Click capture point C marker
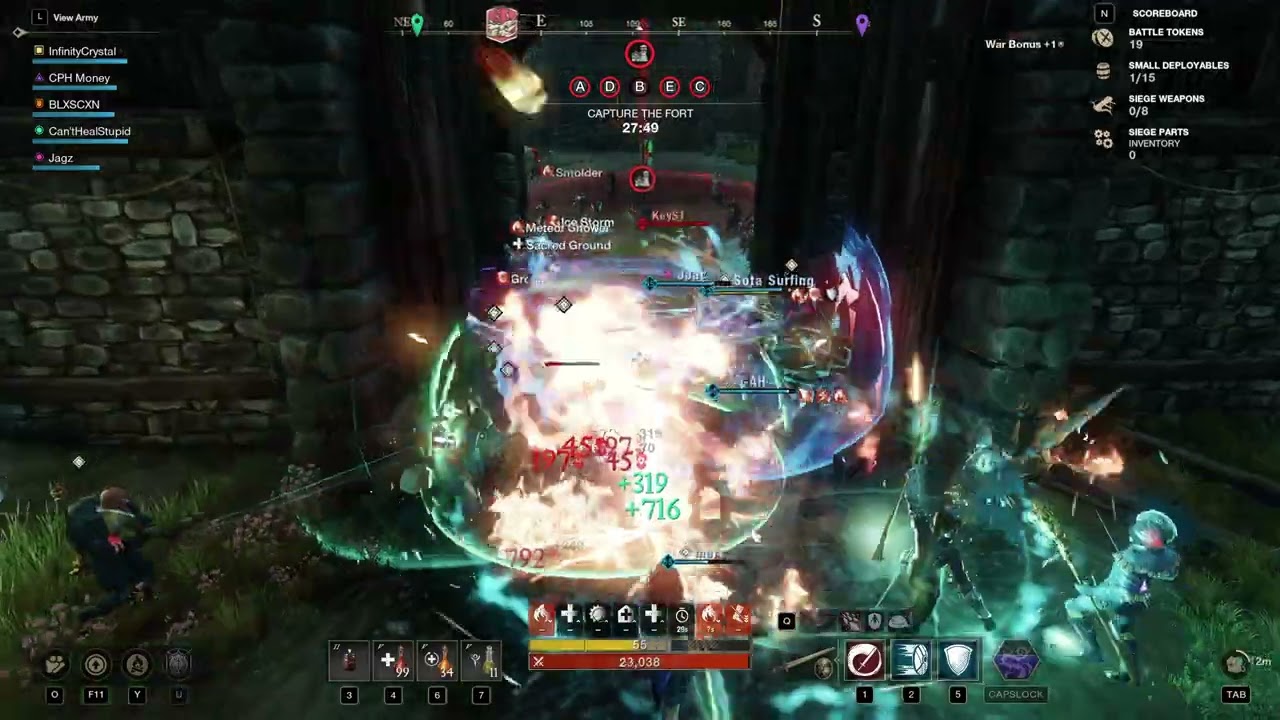The image size is (1280, 720). coord(700,87)
